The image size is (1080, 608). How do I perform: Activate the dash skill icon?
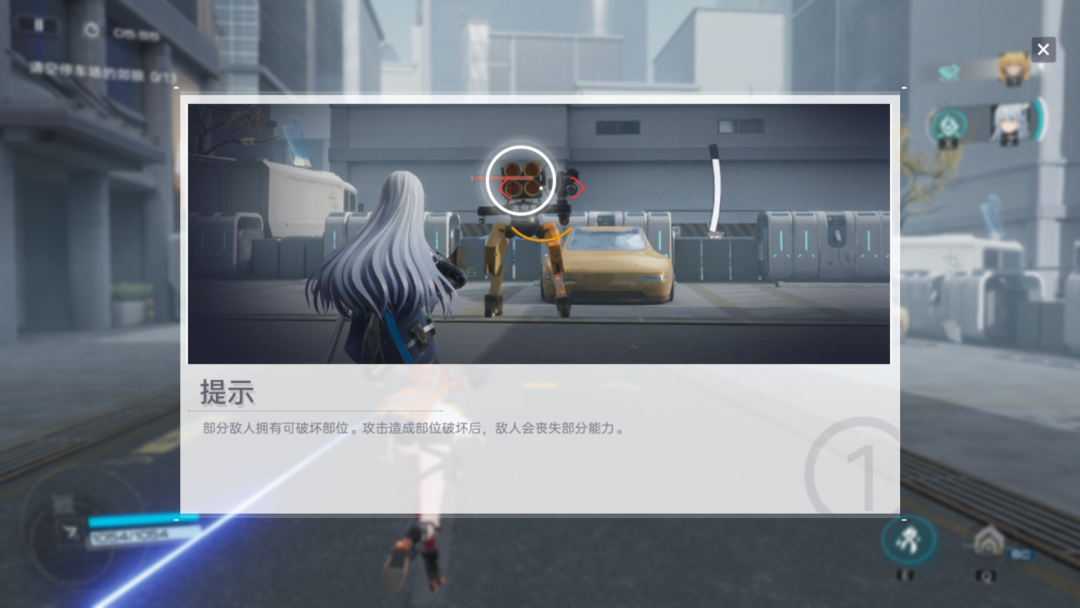[908, 541]
